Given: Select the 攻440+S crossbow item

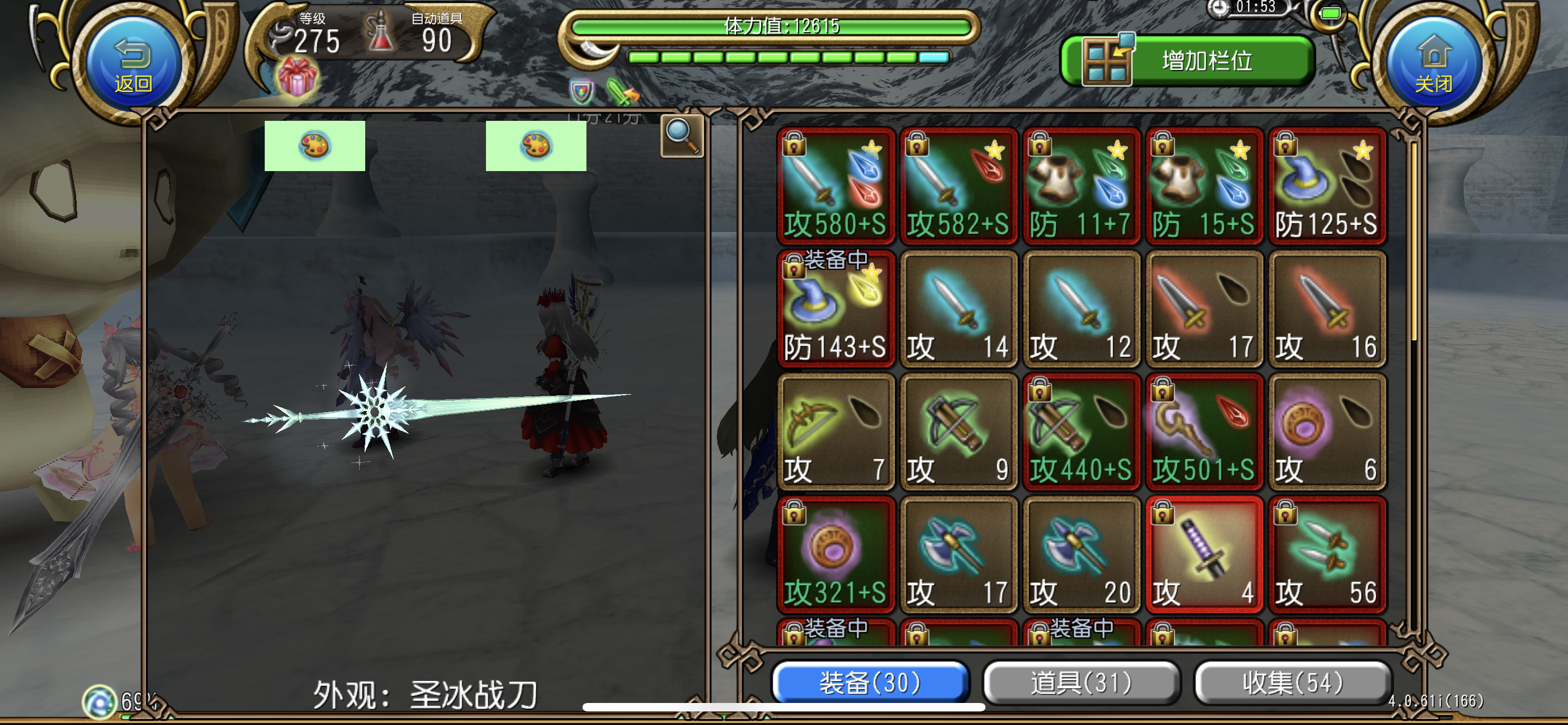Looking at the screenshot, I should tap(1081, 432).
